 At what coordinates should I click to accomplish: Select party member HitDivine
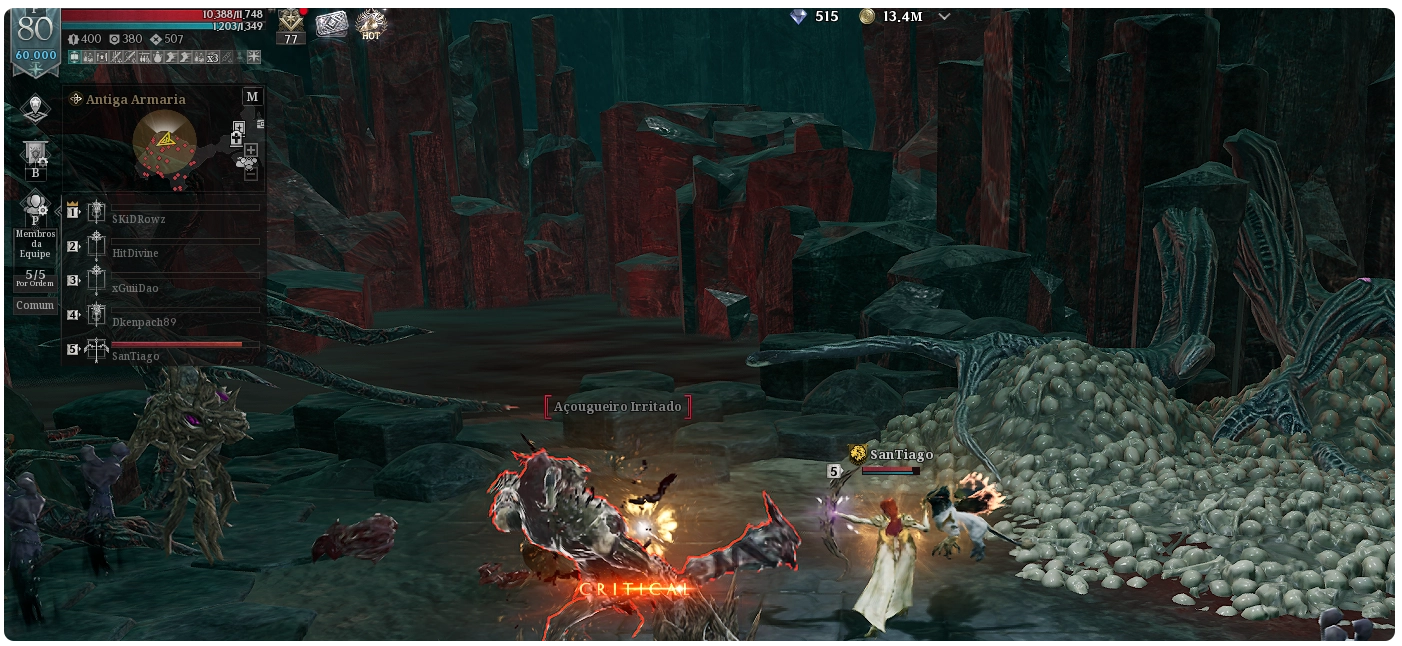coord(135,253)
